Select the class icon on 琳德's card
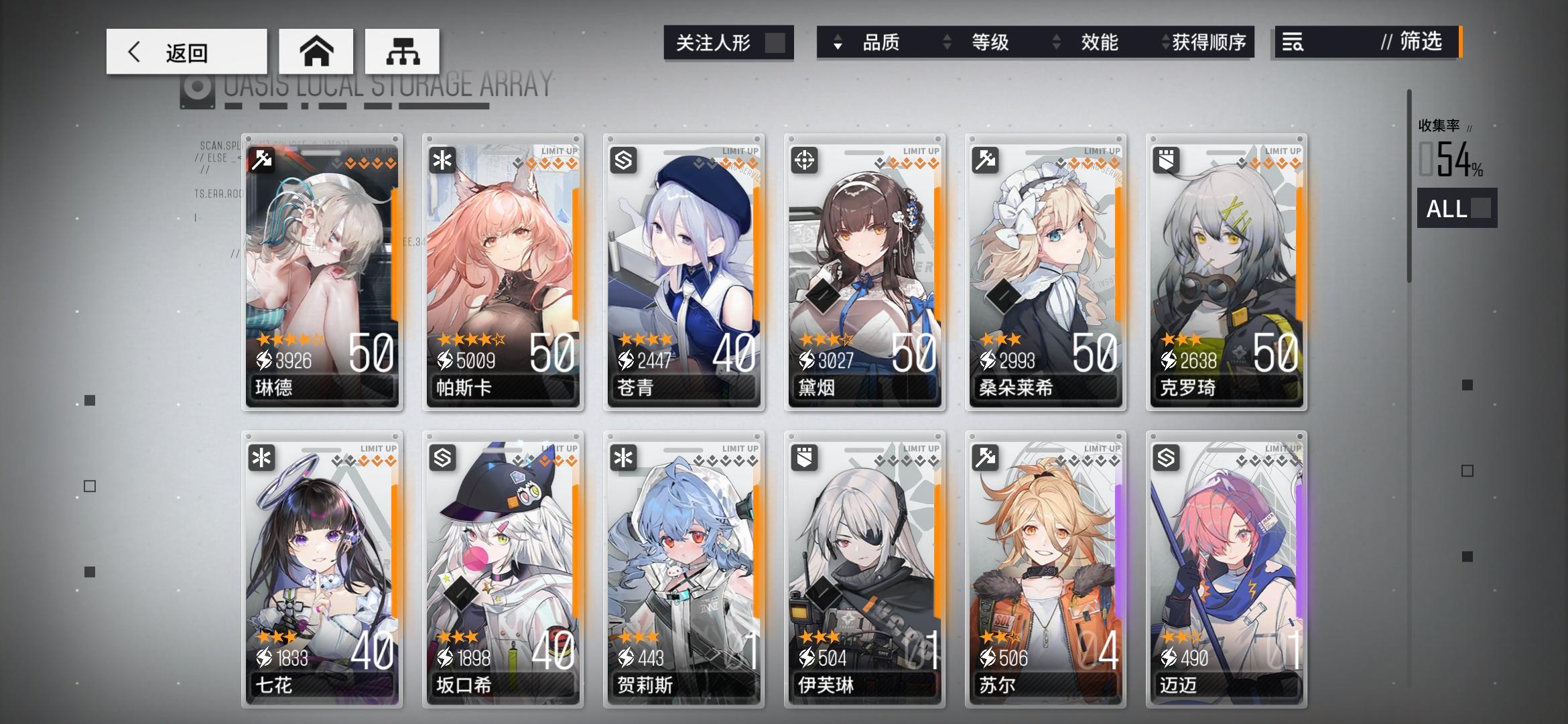This screenshot has width=1568, height=724. coord(261,159)
